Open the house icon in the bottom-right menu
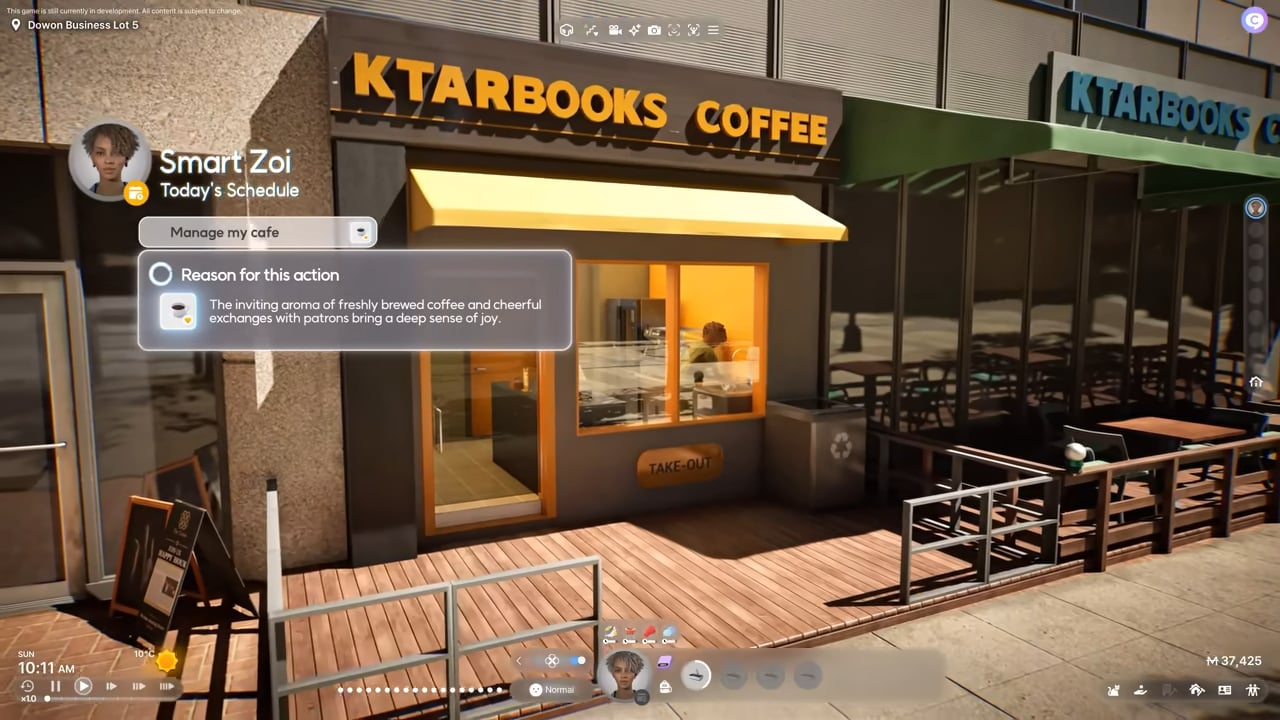 1196,689
